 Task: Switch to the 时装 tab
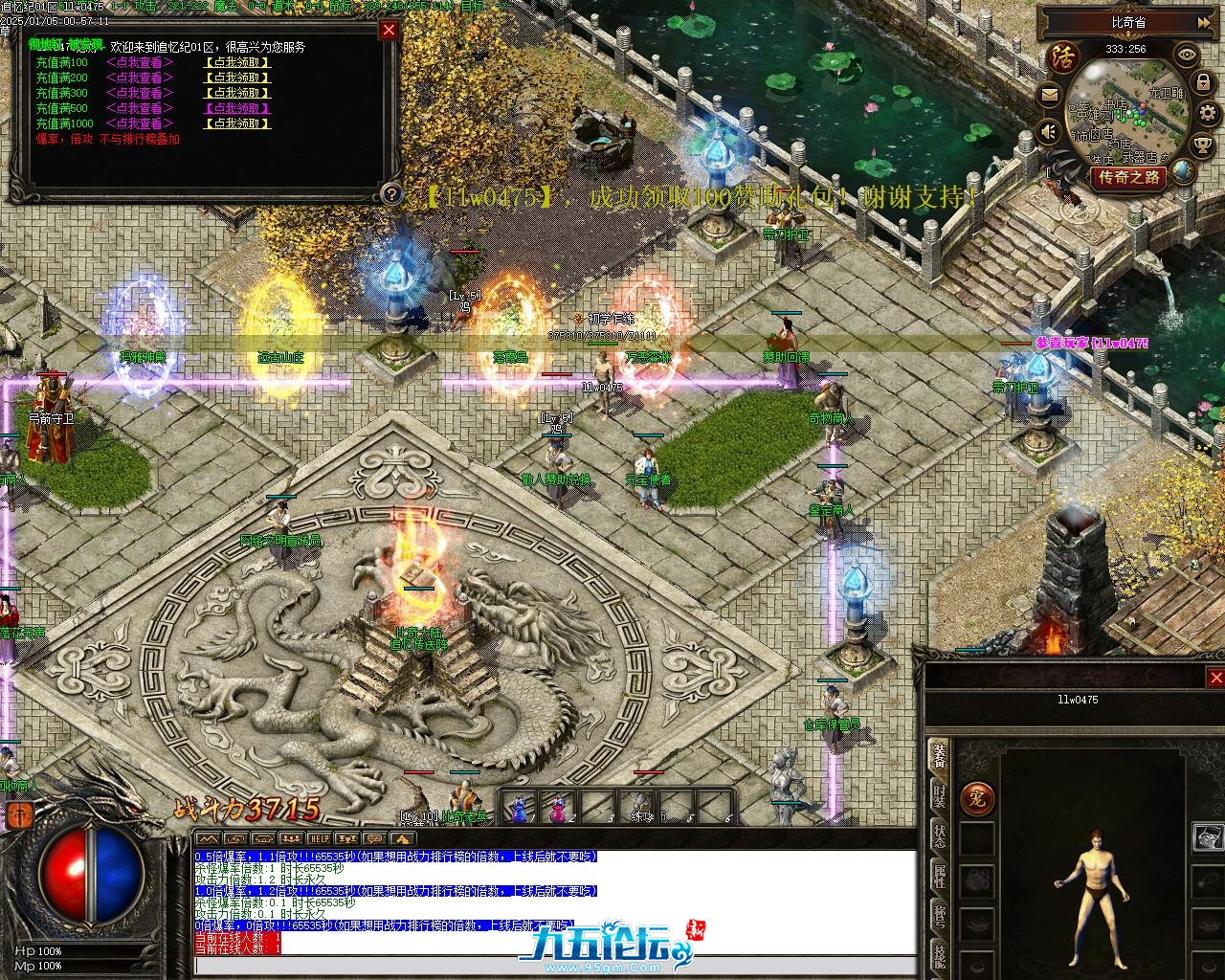click(x=940, y=797)
